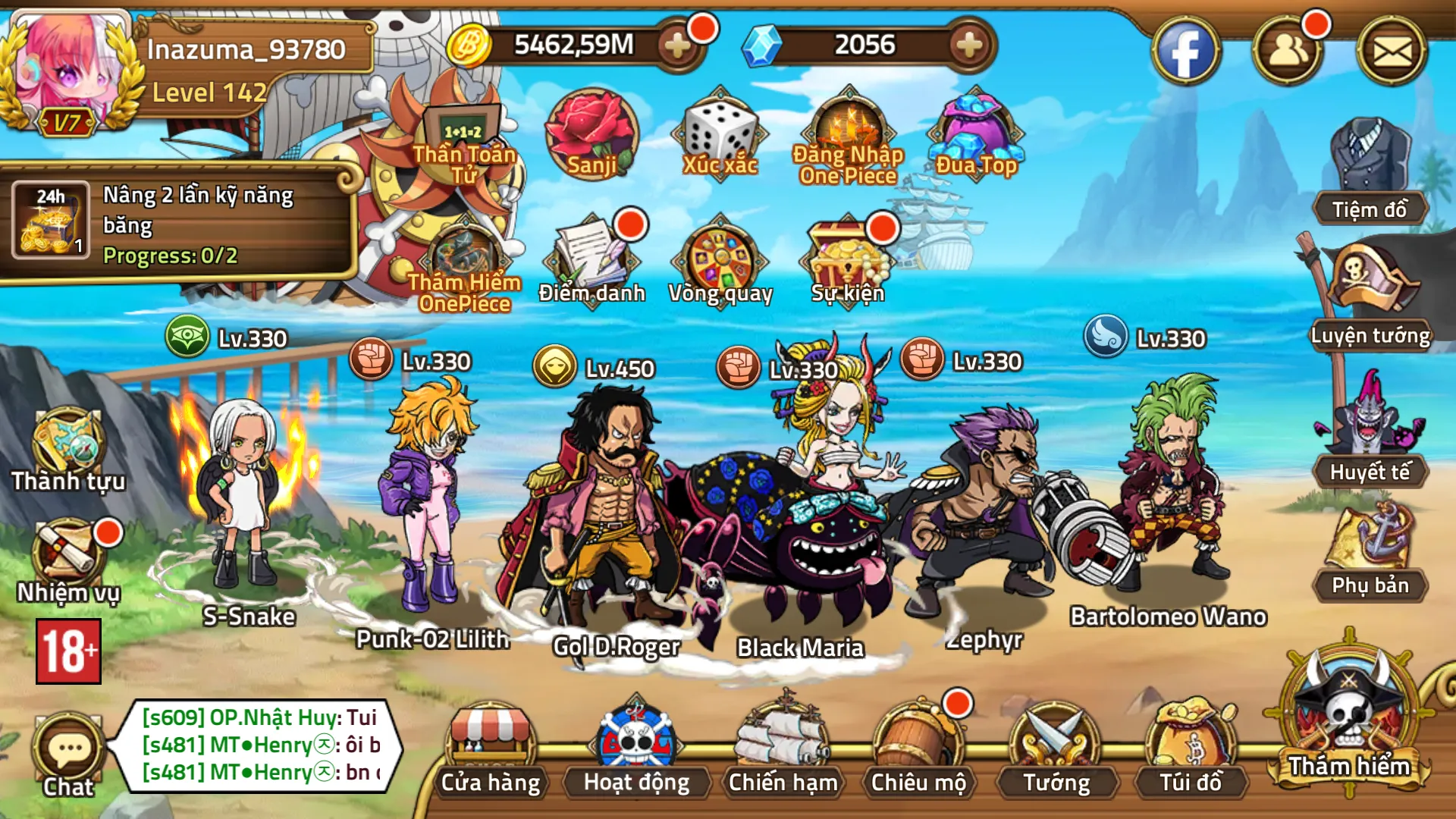
Task: Open the Túi đồ bag
Action: [1191, 748]
